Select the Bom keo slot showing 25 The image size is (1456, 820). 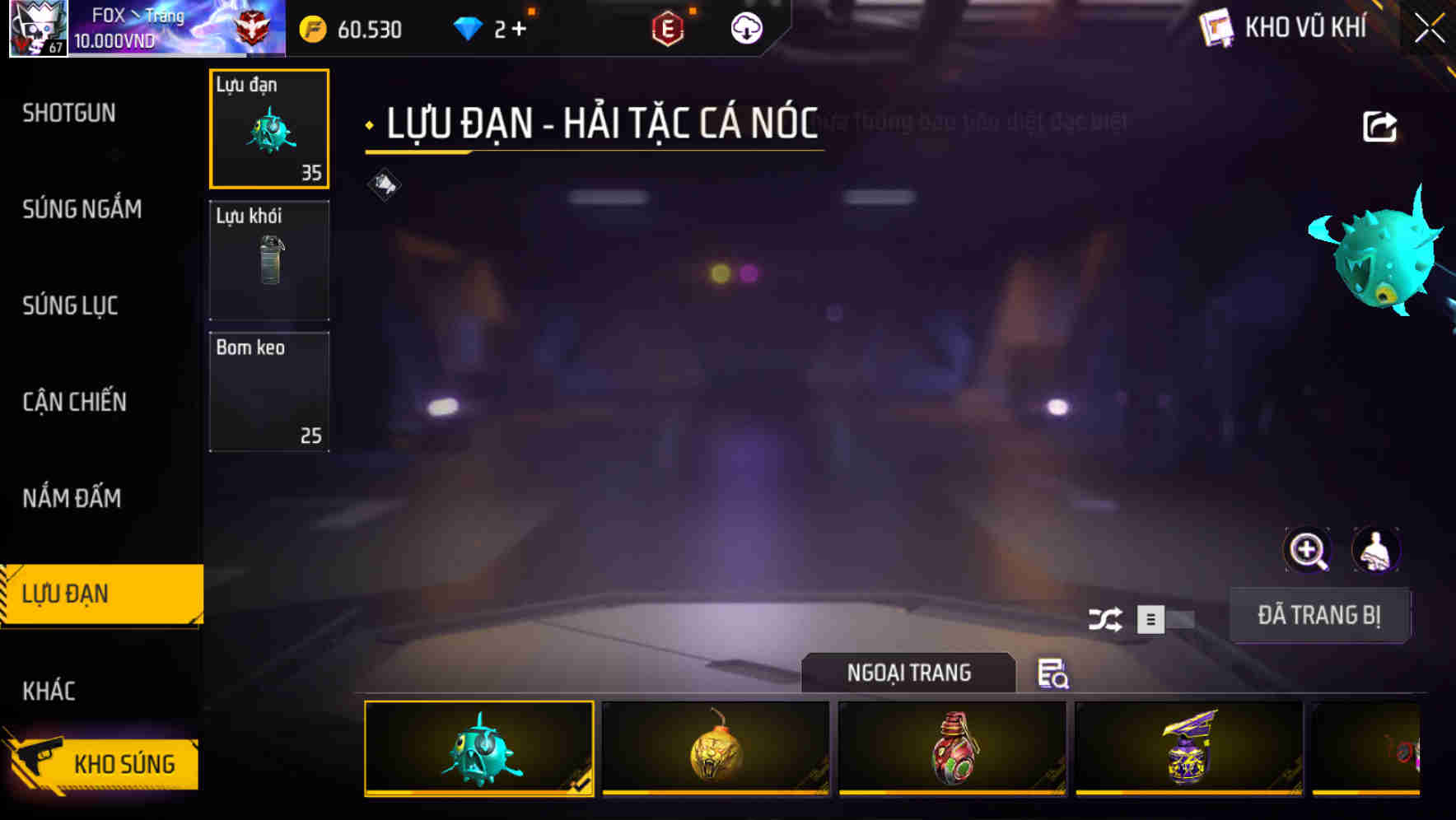pyautogui.click(x=269, y=390)
